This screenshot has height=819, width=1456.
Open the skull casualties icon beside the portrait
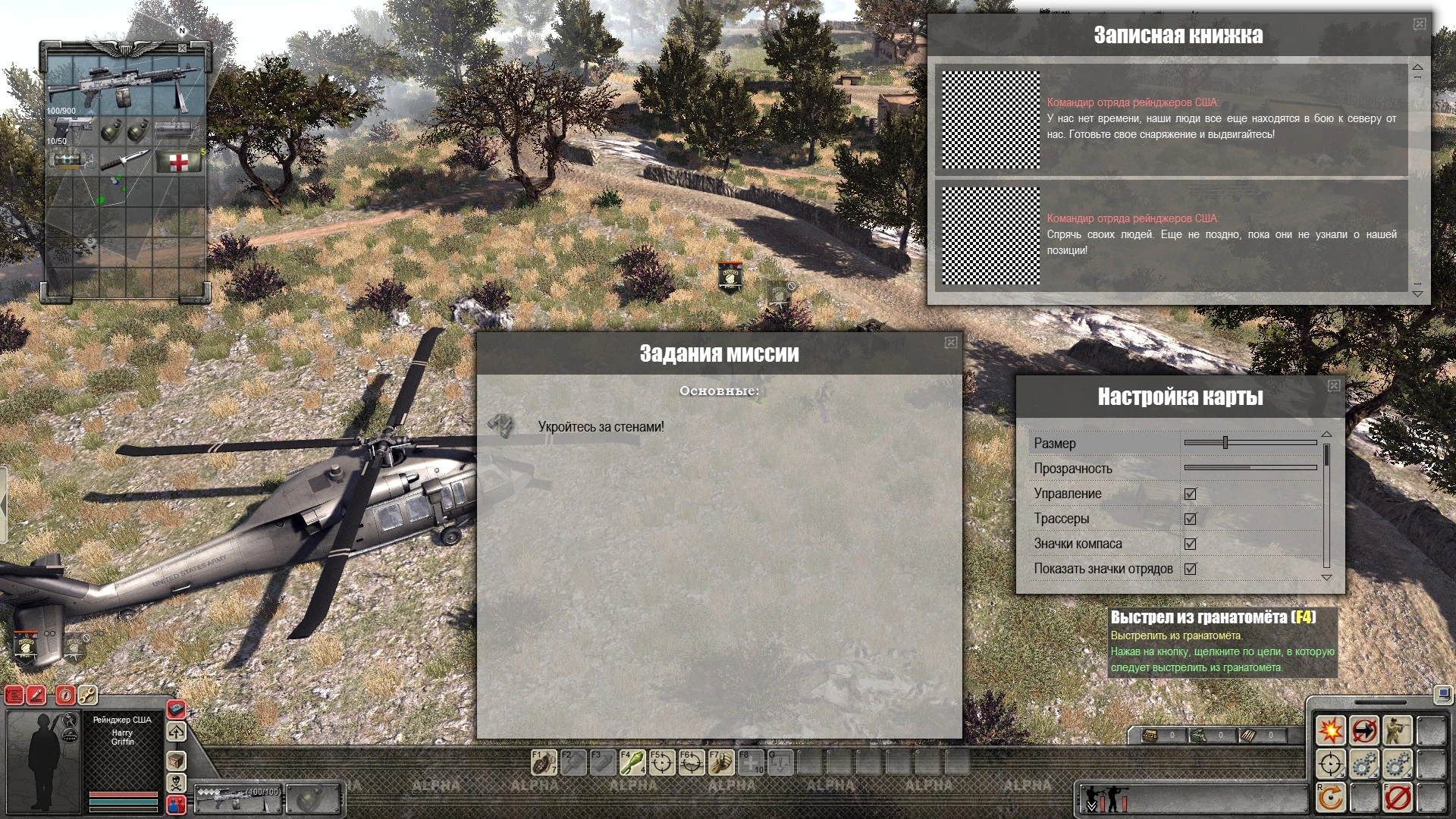[176, 783]
